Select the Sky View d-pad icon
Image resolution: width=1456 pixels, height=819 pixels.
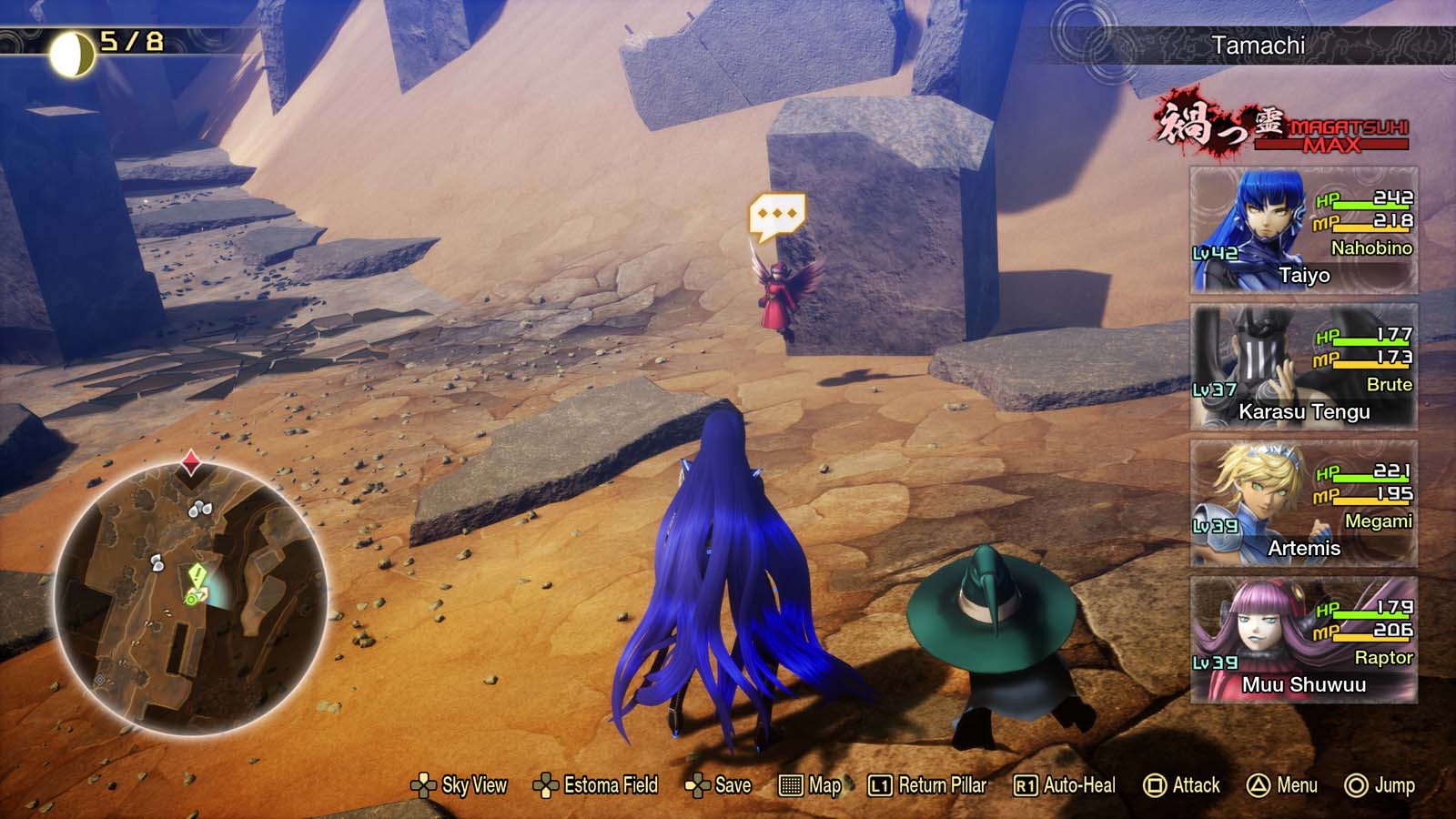click(424, 784)
